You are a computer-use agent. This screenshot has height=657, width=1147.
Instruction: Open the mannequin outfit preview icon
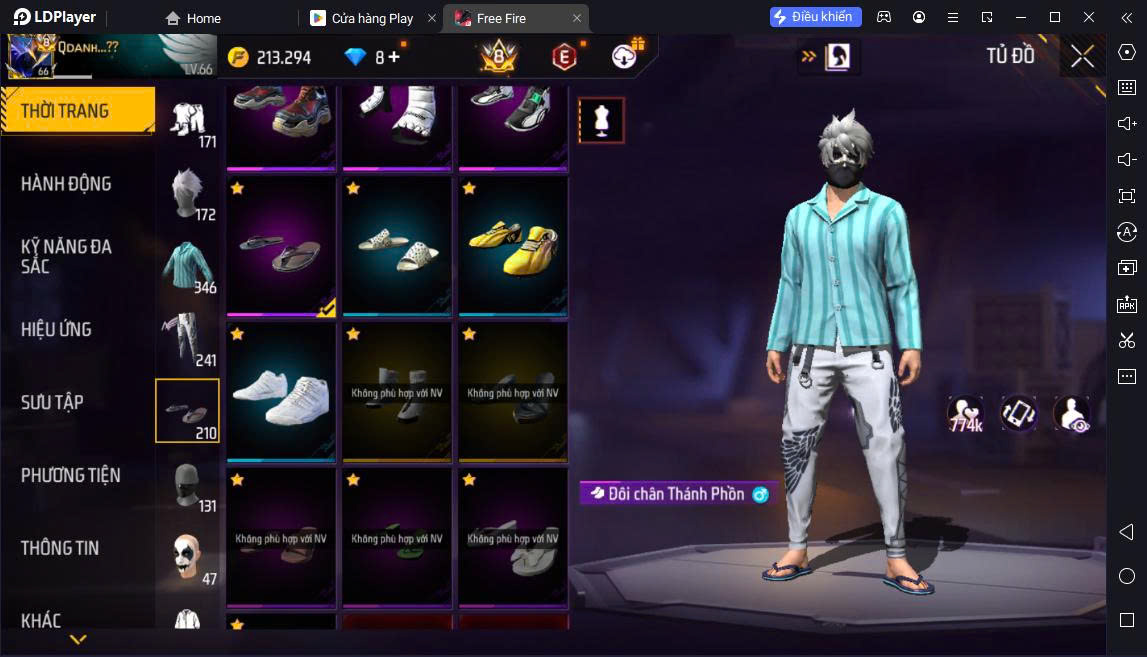tap(601, 120)
